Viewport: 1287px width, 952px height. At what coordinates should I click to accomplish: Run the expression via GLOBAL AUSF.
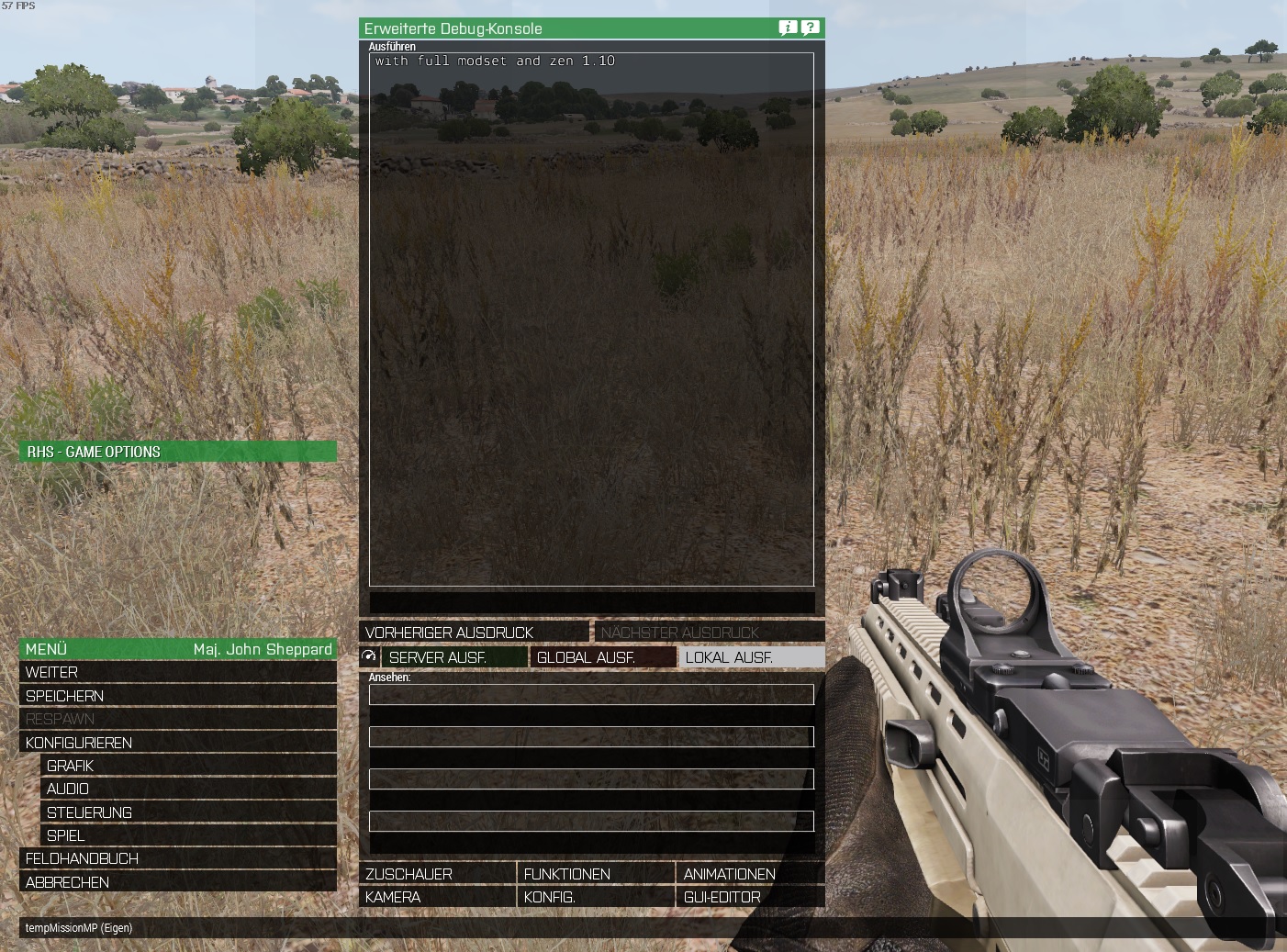coord(603,657)
